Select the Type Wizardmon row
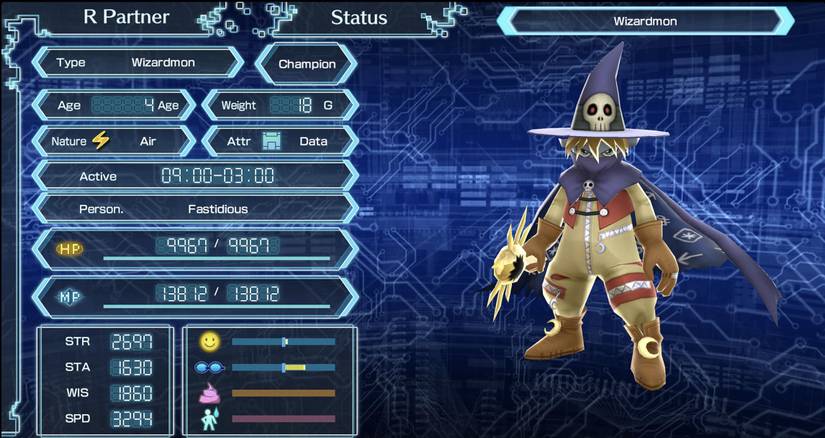The width and height of the screenshot is (825, 438). point(138,62)
